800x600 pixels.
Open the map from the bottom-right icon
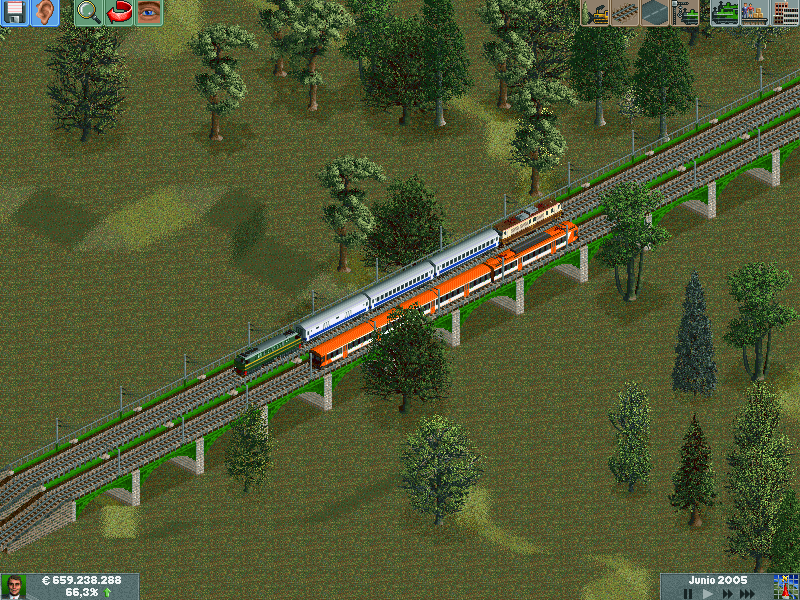(786, 586)
